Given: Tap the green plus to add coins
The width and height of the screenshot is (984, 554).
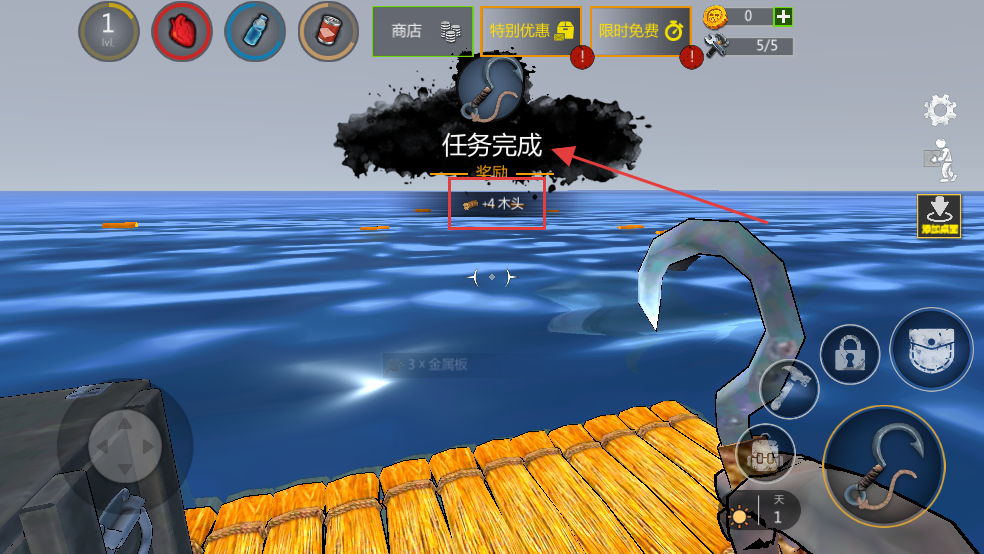Looking at the screenshot, I should point(784,16).
